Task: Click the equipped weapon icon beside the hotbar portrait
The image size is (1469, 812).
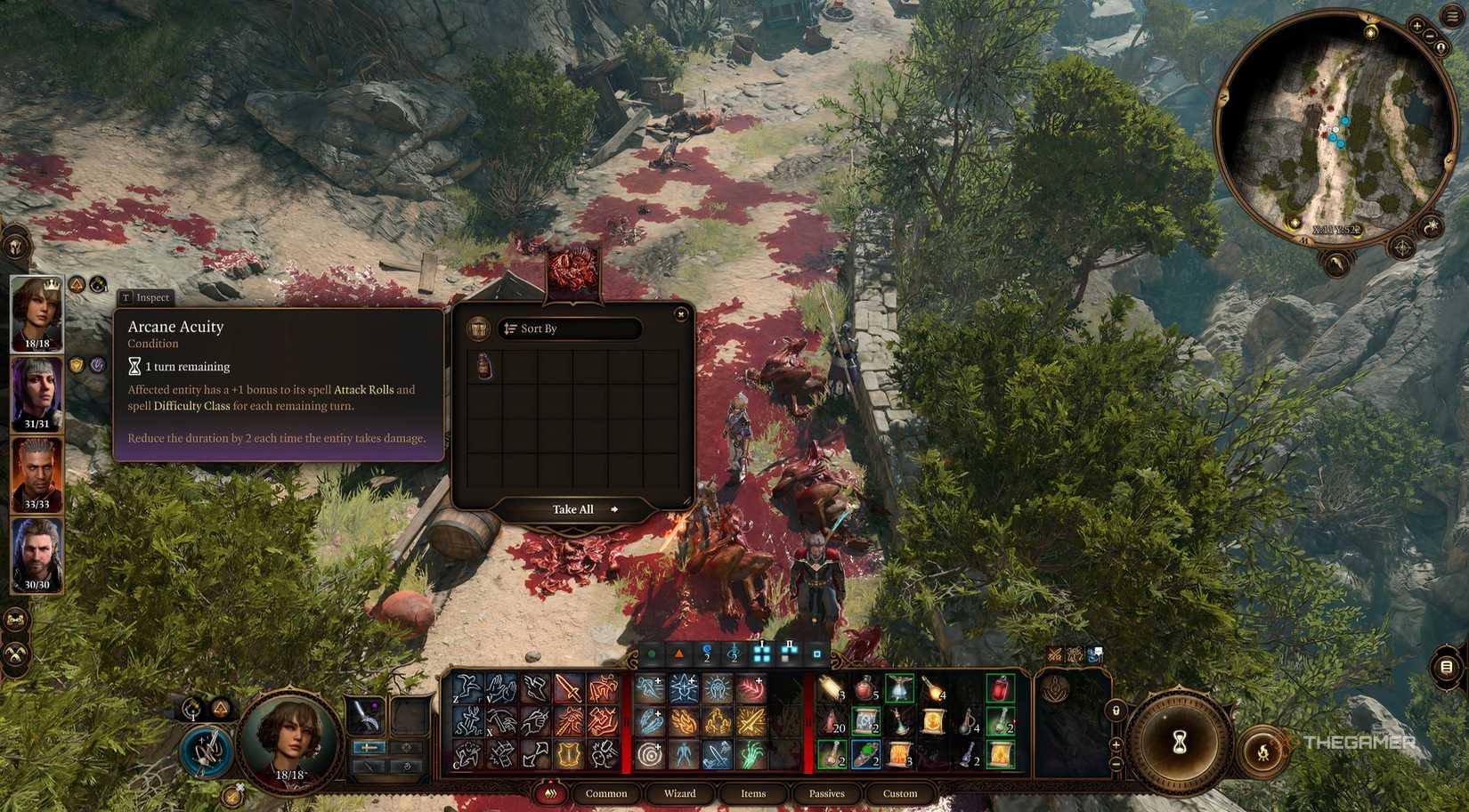Action: tap(366, 715)
